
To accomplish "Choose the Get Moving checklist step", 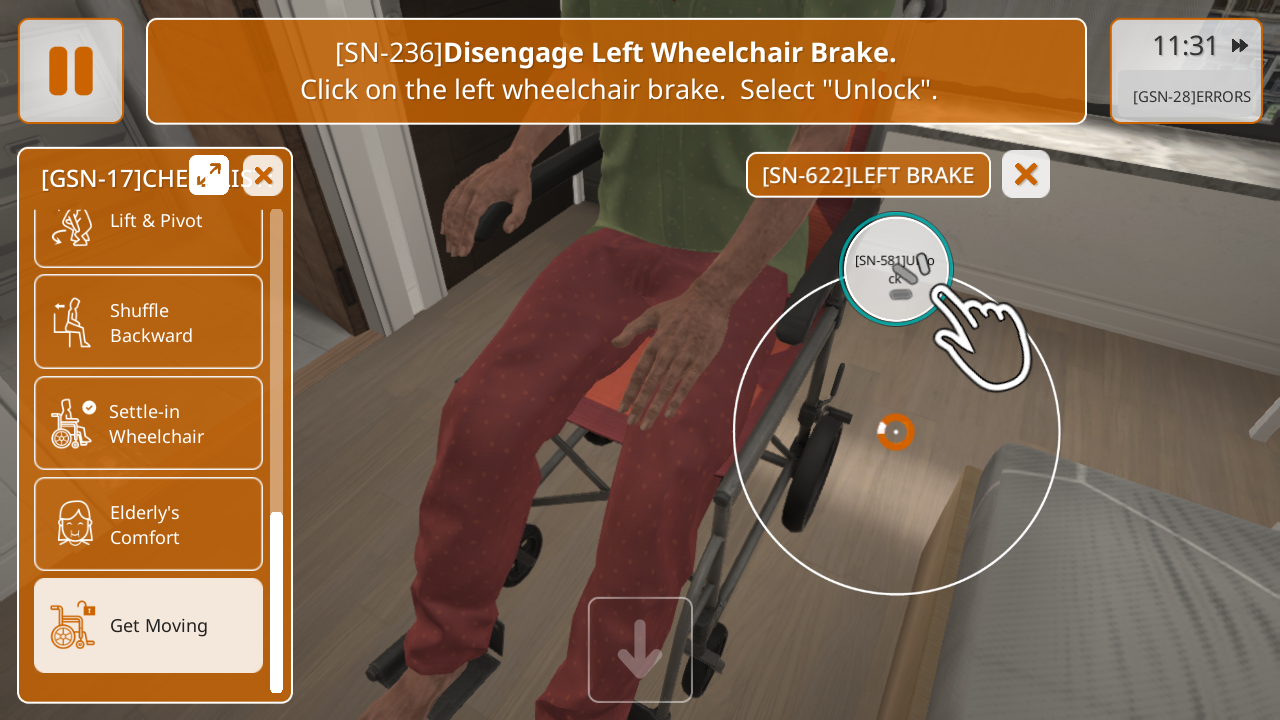I will 148,625.
